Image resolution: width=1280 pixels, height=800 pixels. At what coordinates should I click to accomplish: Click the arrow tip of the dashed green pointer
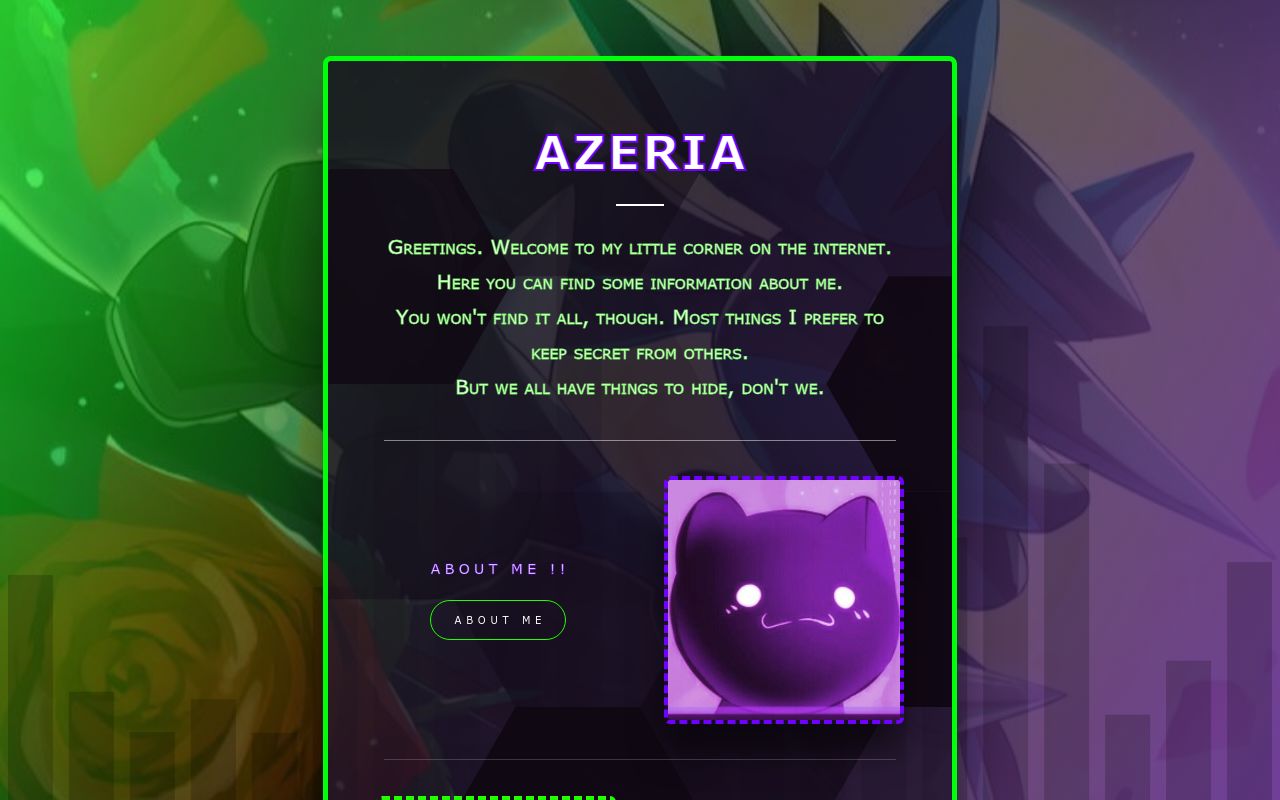[x=612, y=796]
